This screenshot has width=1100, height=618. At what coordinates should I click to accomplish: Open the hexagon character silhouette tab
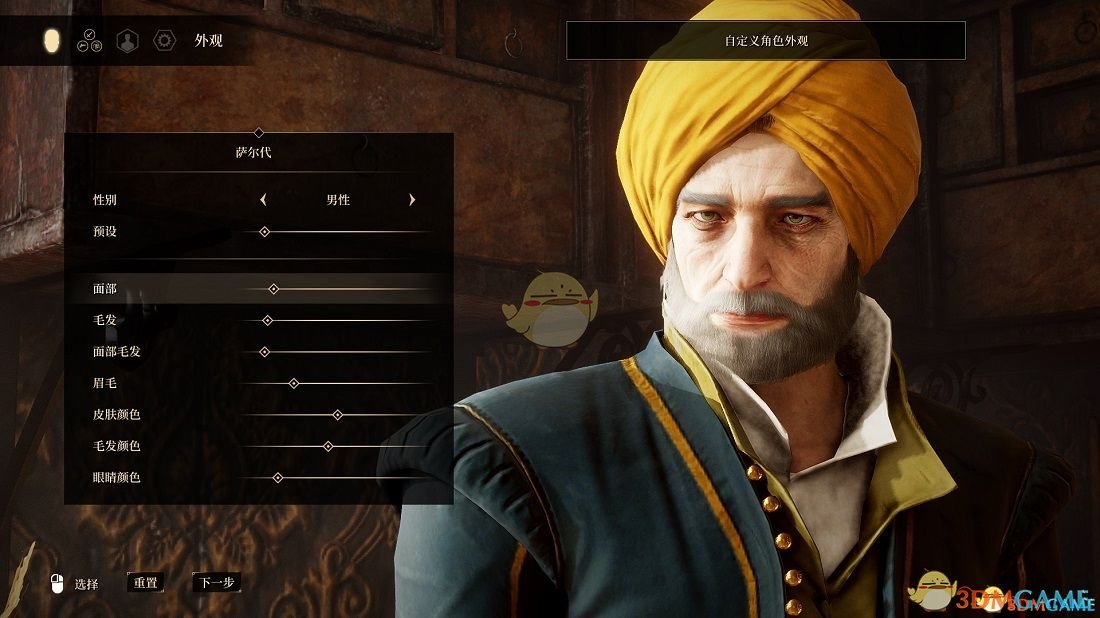(127, 41)
